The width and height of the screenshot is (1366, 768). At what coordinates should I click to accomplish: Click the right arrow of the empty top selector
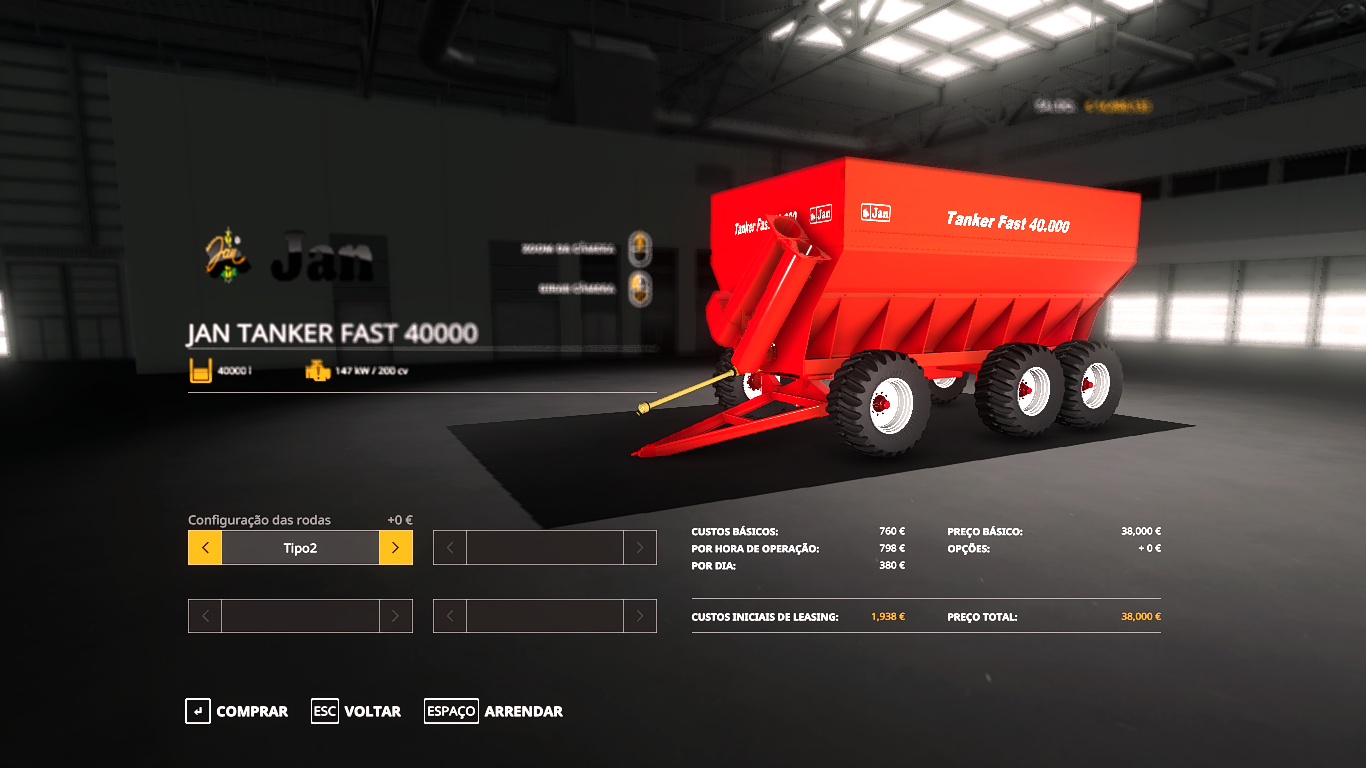pyautogui.click(x=641, y=547)
